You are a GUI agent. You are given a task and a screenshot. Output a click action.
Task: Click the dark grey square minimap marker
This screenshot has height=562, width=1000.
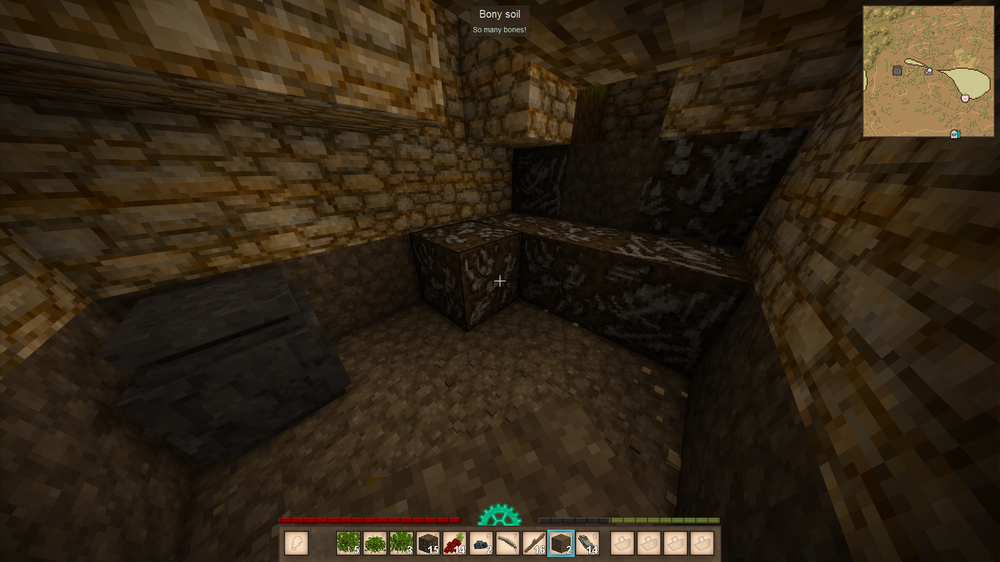click(x=897, y=70)
